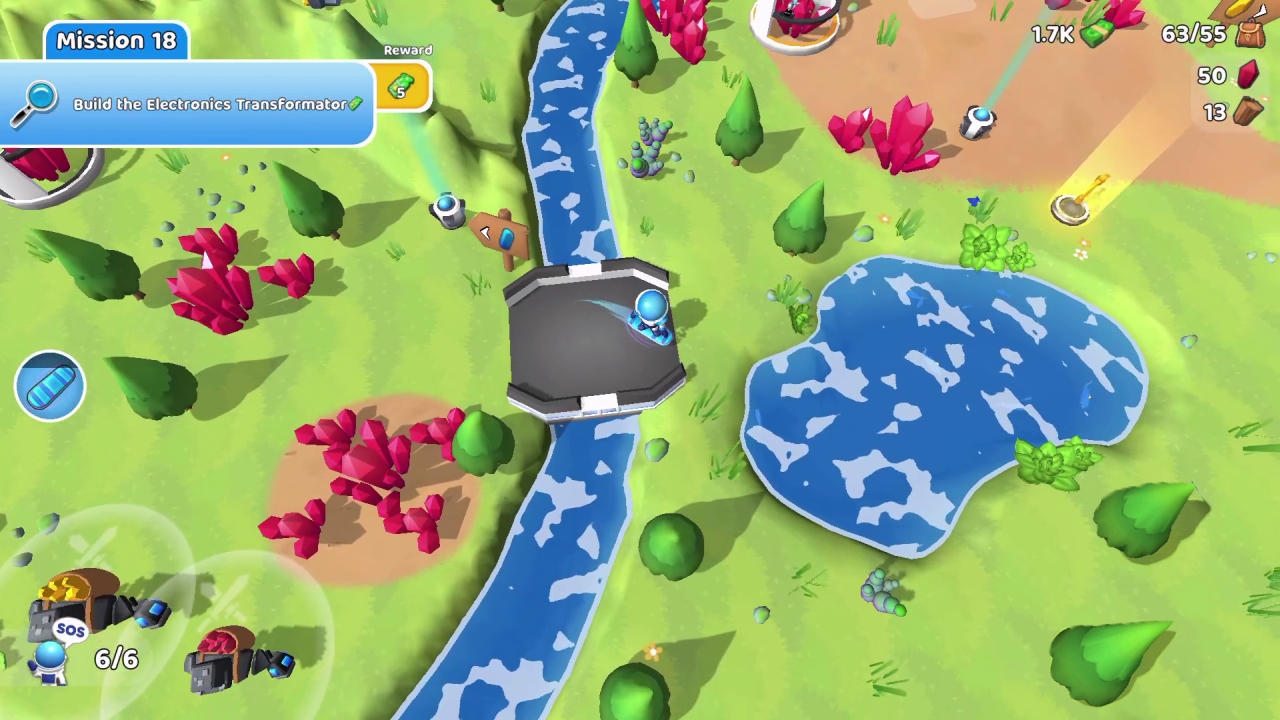Tap the turret drone near the signpost
The height and width of the screenshot is (720, 1280).
447,207
